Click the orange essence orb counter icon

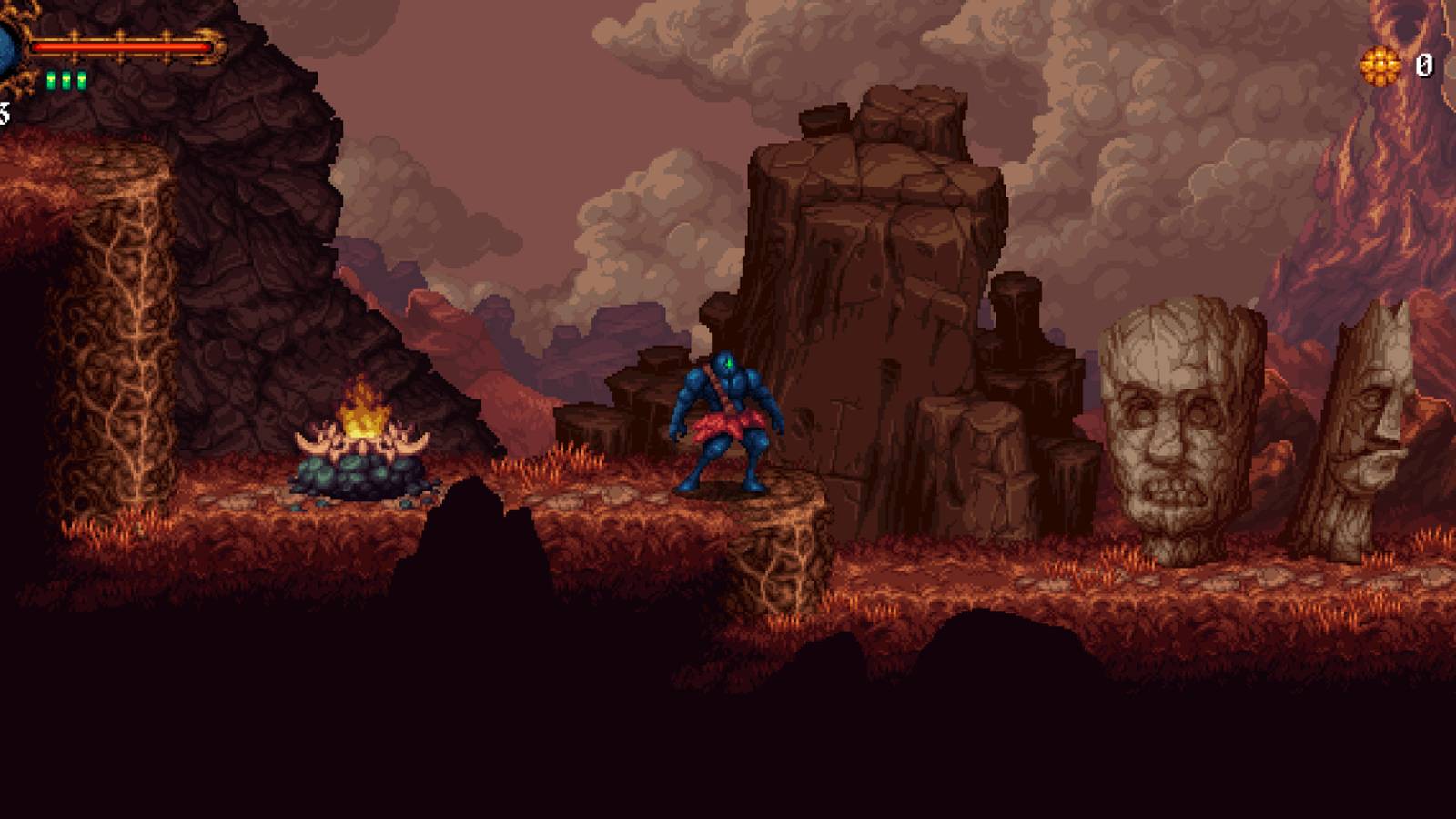(1384, 65)
